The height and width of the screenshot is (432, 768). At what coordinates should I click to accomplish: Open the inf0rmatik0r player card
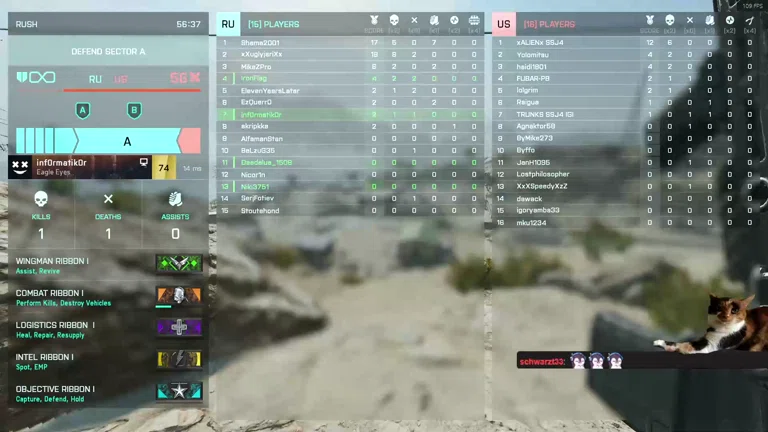click(78, 167)
